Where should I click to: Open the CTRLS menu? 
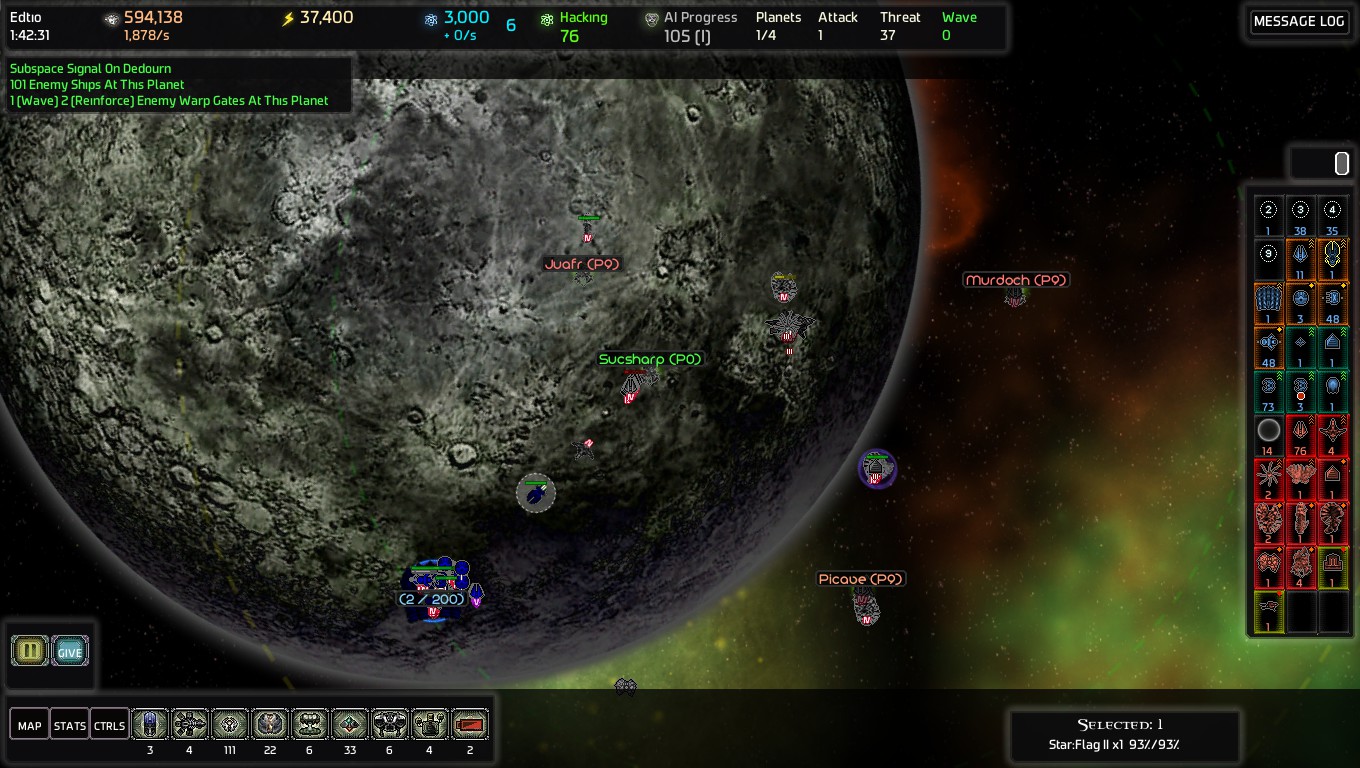(109, 725)
